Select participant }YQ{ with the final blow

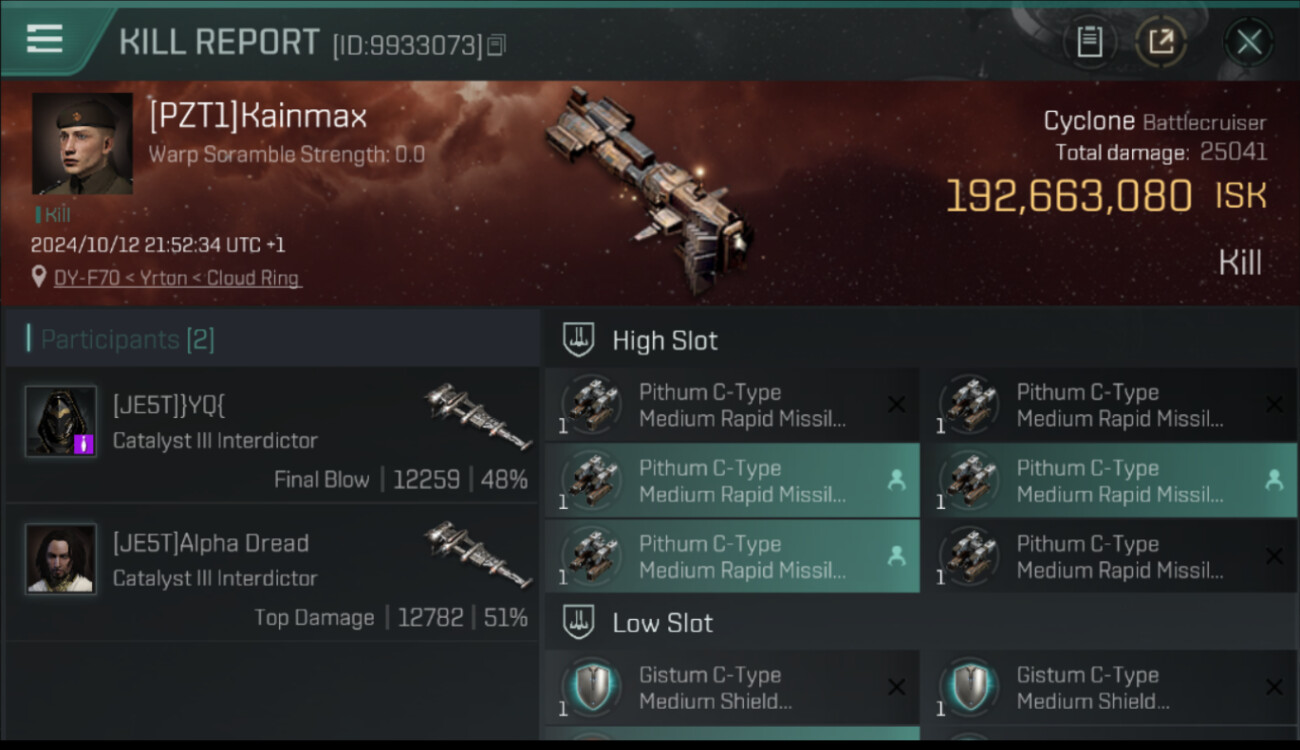tap(270, 434)
